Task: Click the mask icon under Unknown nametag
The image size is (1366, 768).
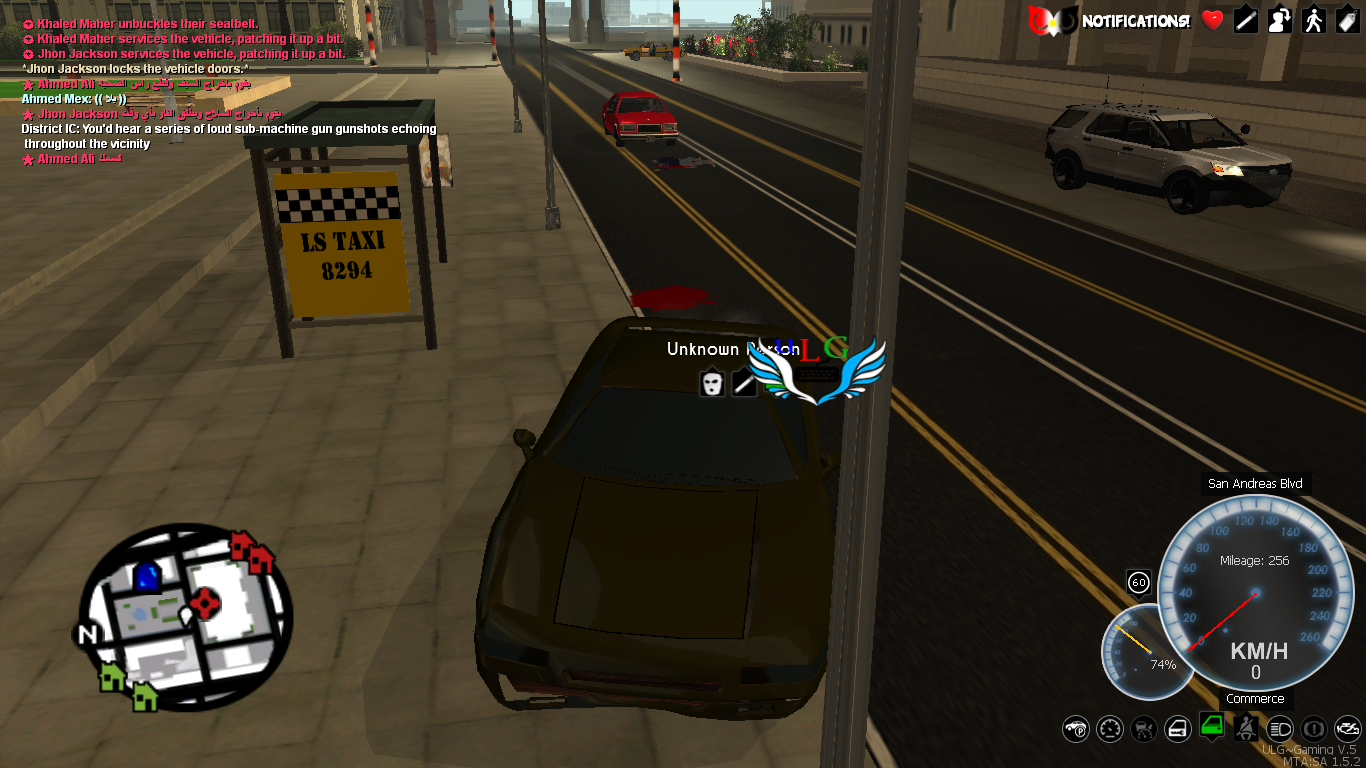Action: click(x=711, y=382)
